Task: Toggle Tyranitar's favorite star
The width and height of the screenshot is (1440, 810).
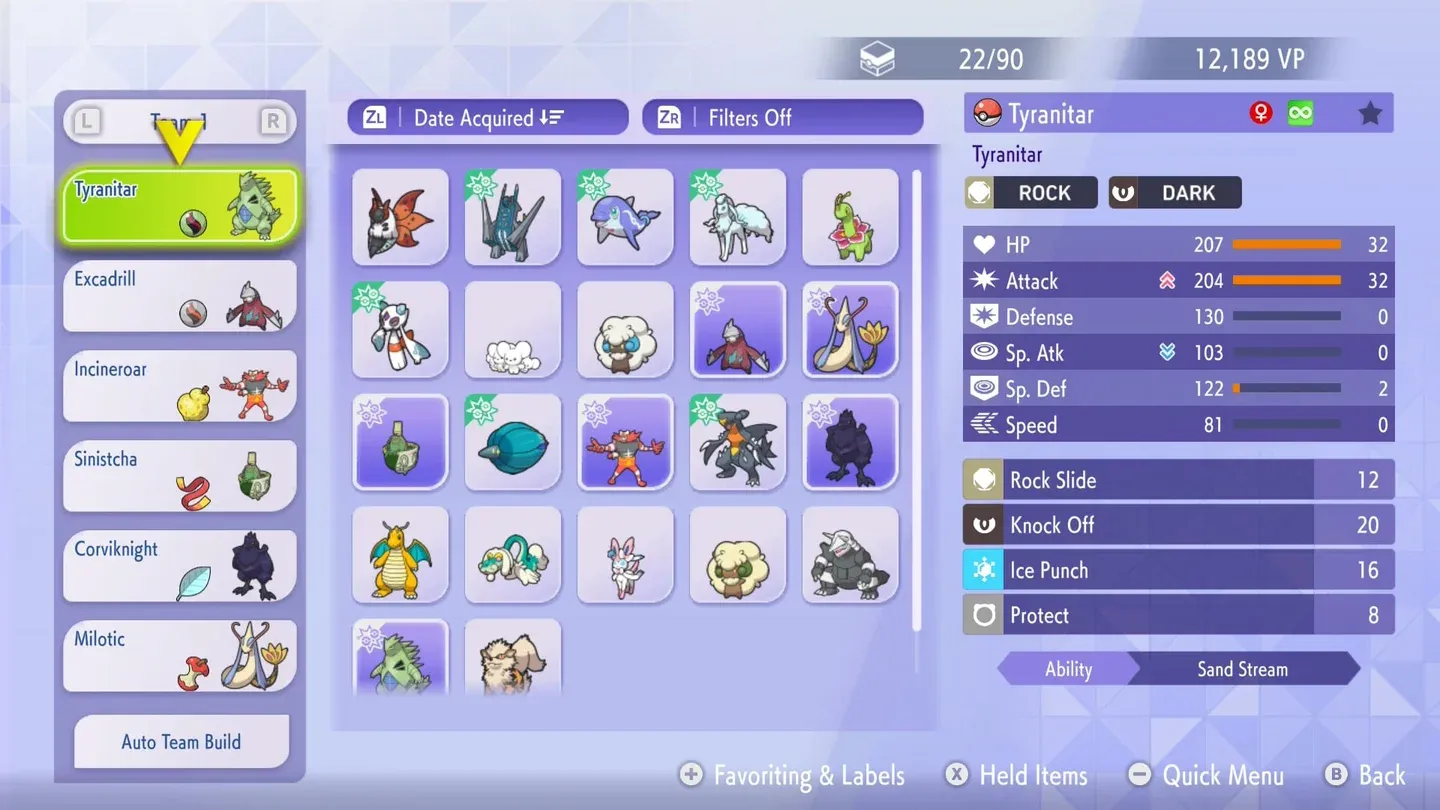Action: click(x=1370, y=113)
